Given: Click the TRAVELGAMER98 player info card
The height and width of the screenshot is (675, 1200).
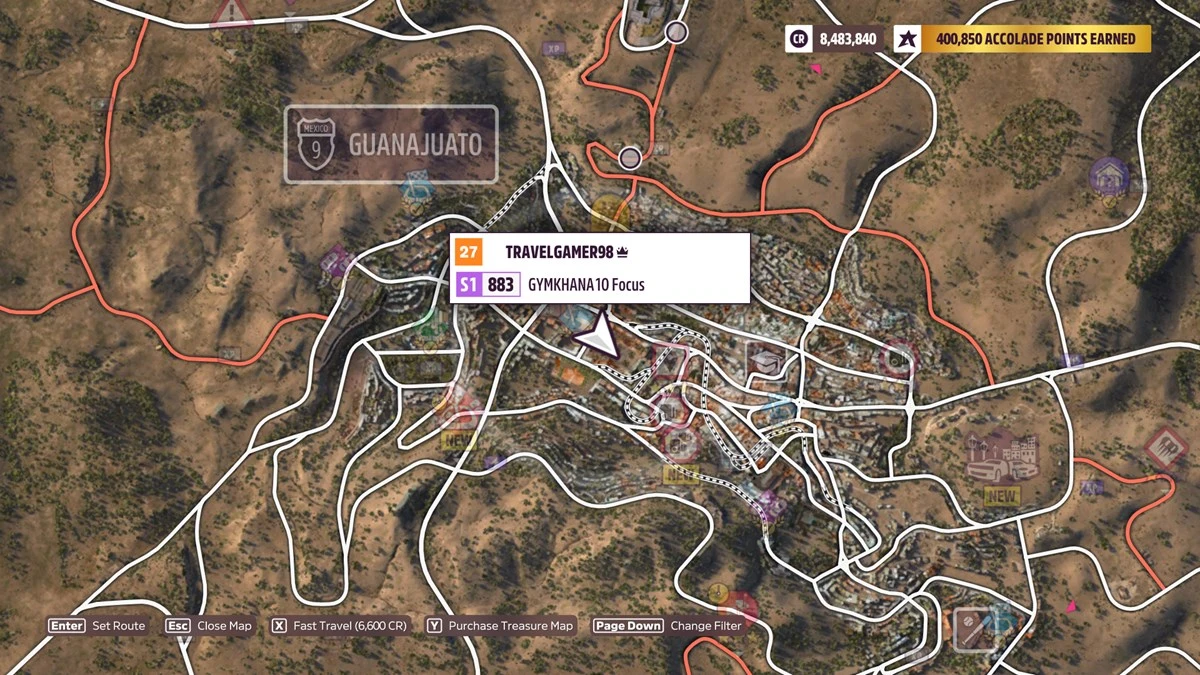Looking at the screenshot, I should (x=599, y=268).
